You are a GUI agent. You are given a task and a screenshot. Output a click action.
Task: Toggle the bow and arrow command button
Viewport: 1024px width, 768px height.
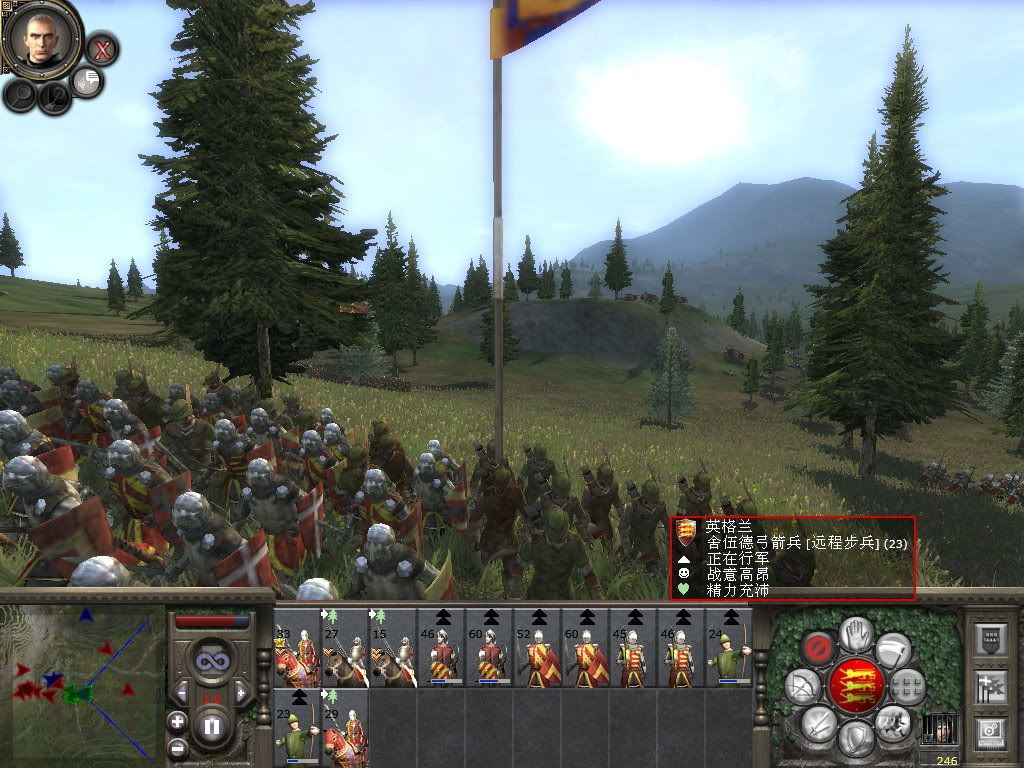pyautogui.click(x=803, y=686)
